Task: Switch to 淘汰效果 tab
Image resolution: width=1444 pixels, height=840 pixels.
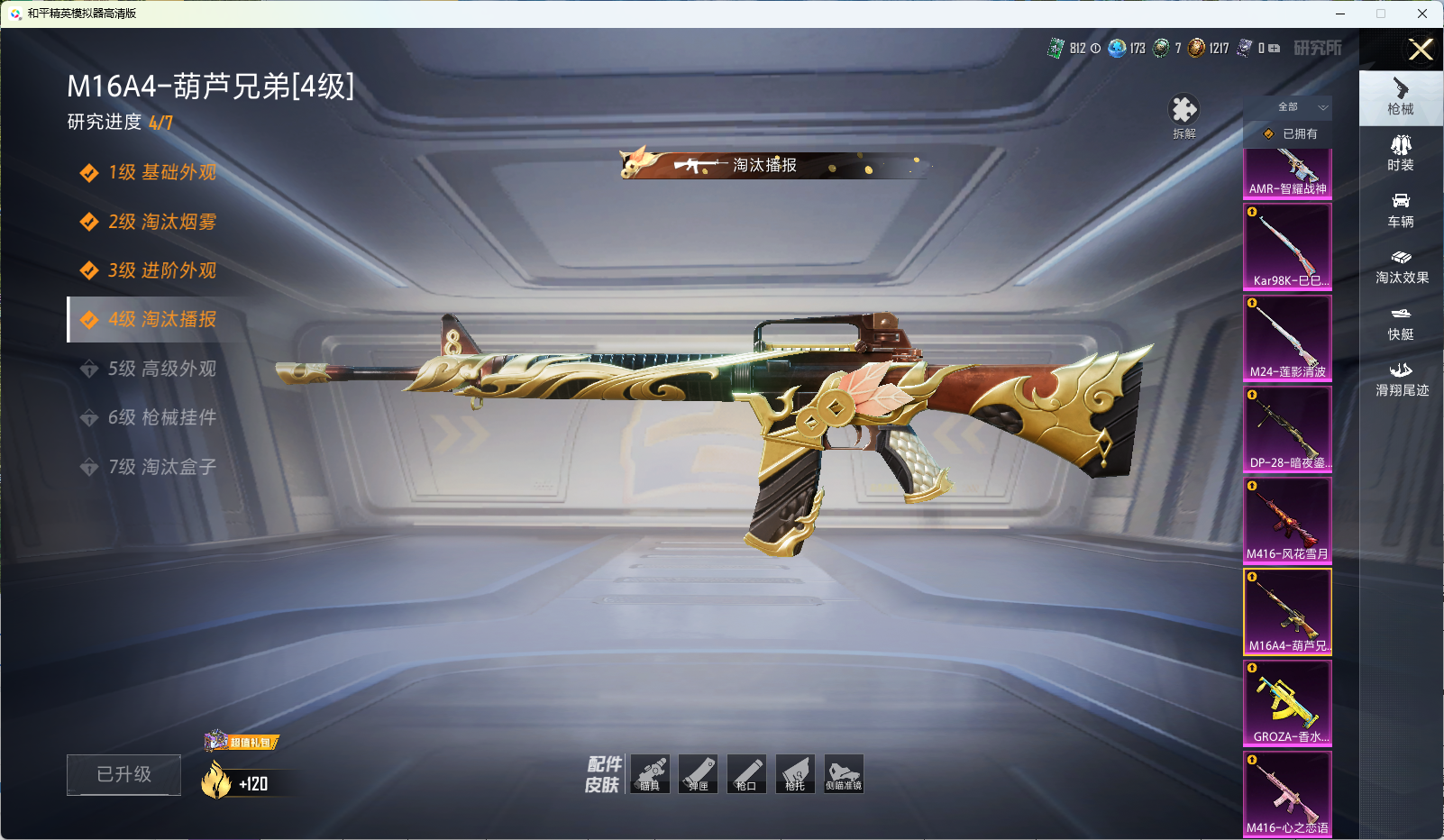Action: click(x=1402, y=267)
